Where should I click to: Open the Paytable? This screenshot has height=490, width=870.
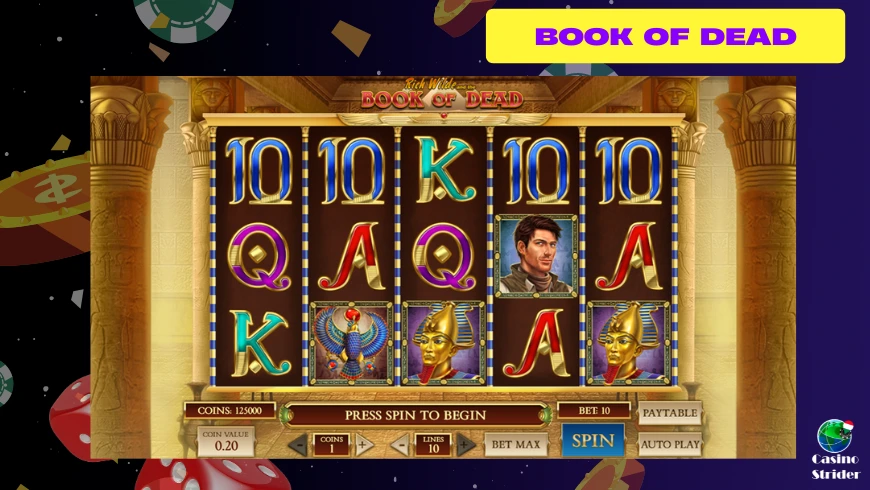pyautogui.click(x=669, y=413)
